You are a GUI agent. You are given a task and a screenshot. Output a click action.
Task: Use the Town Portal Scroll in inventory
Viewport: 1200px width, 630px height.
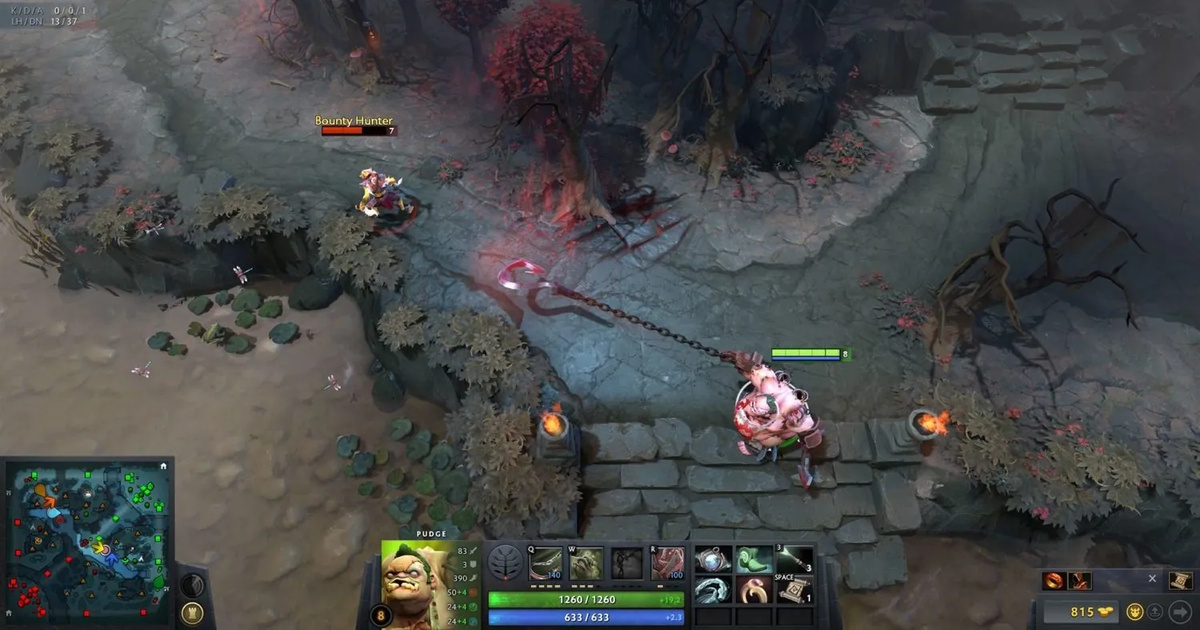[x=794, y=591]
